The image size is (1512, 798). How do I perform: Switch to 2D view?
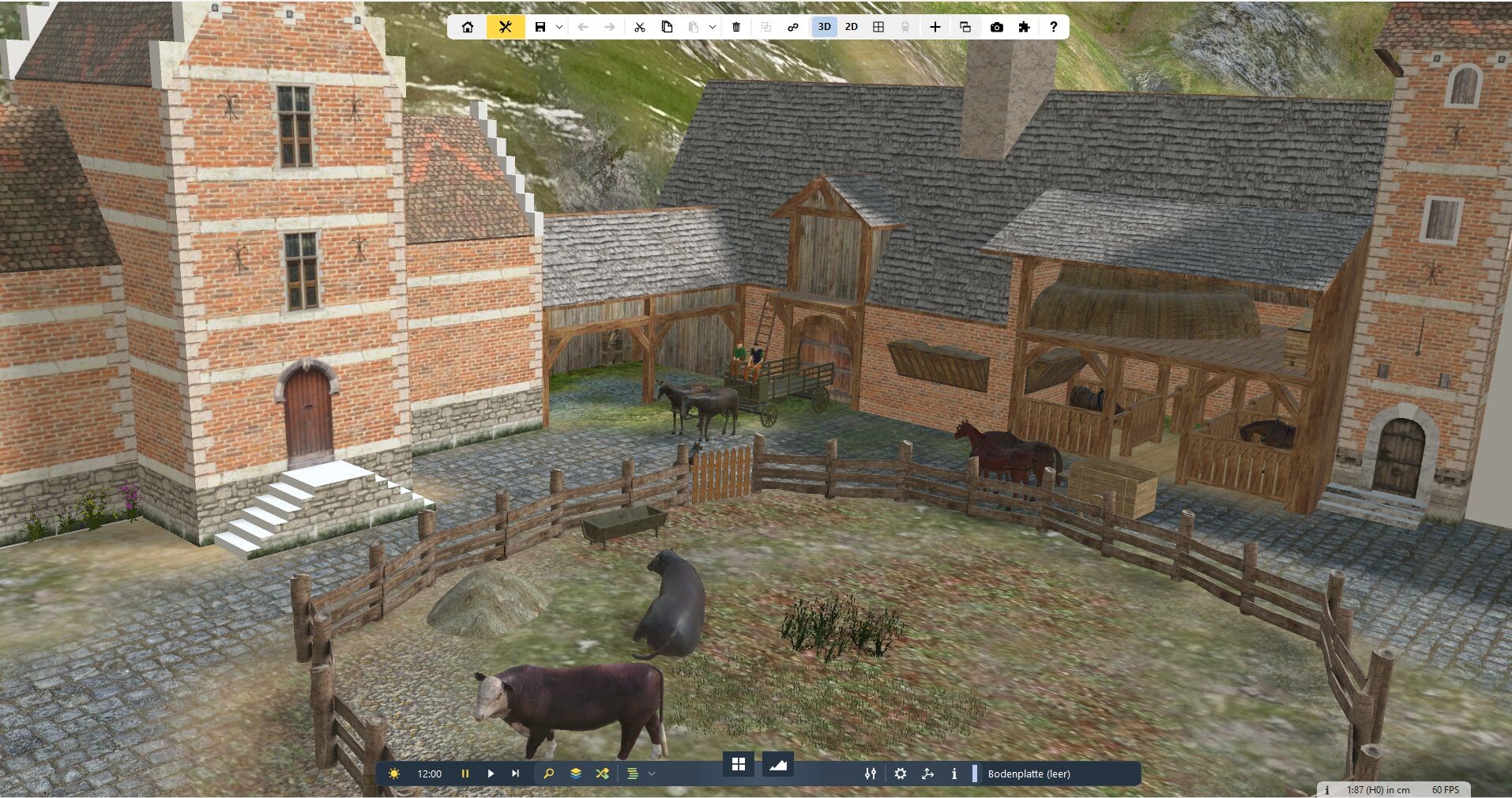point(851,27)
